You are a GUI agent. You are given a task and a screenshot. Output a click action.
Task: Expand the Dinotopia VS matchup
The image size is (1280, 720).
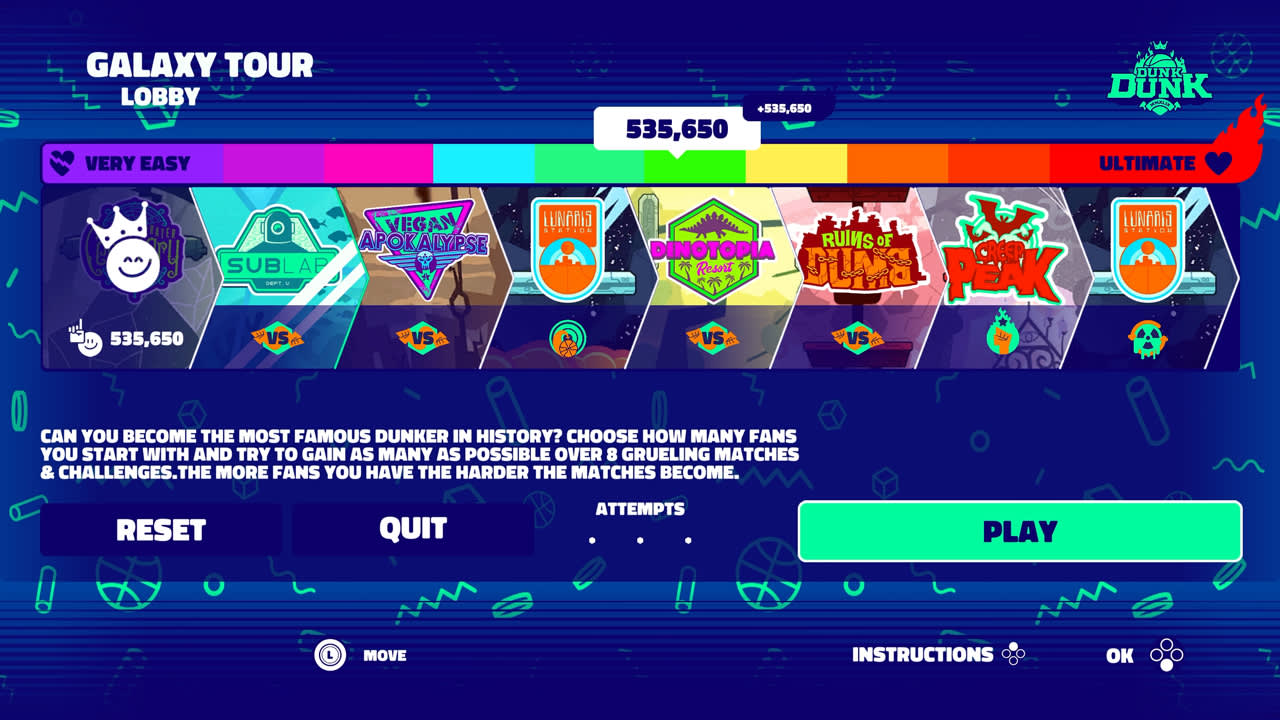pyautogui.click(x=711, y=338)
